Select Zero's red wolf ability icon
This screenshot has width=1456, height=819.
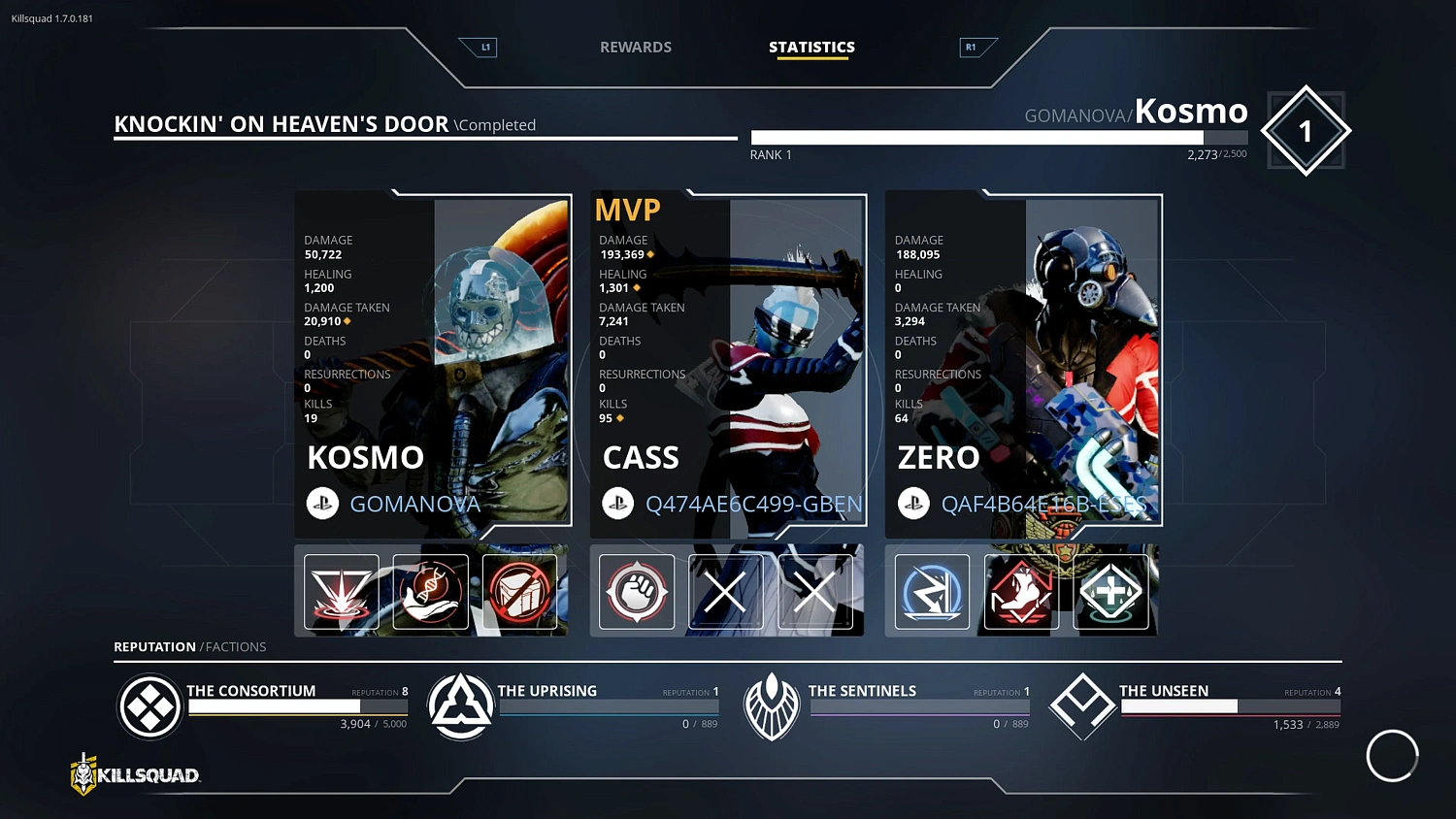tap(1021, 591)
